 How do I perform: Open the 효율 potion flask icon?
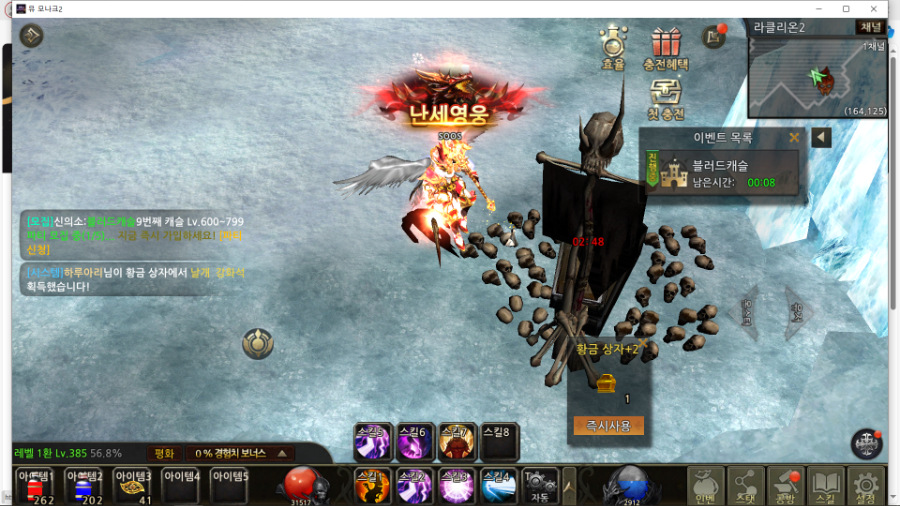pos(612,46)
